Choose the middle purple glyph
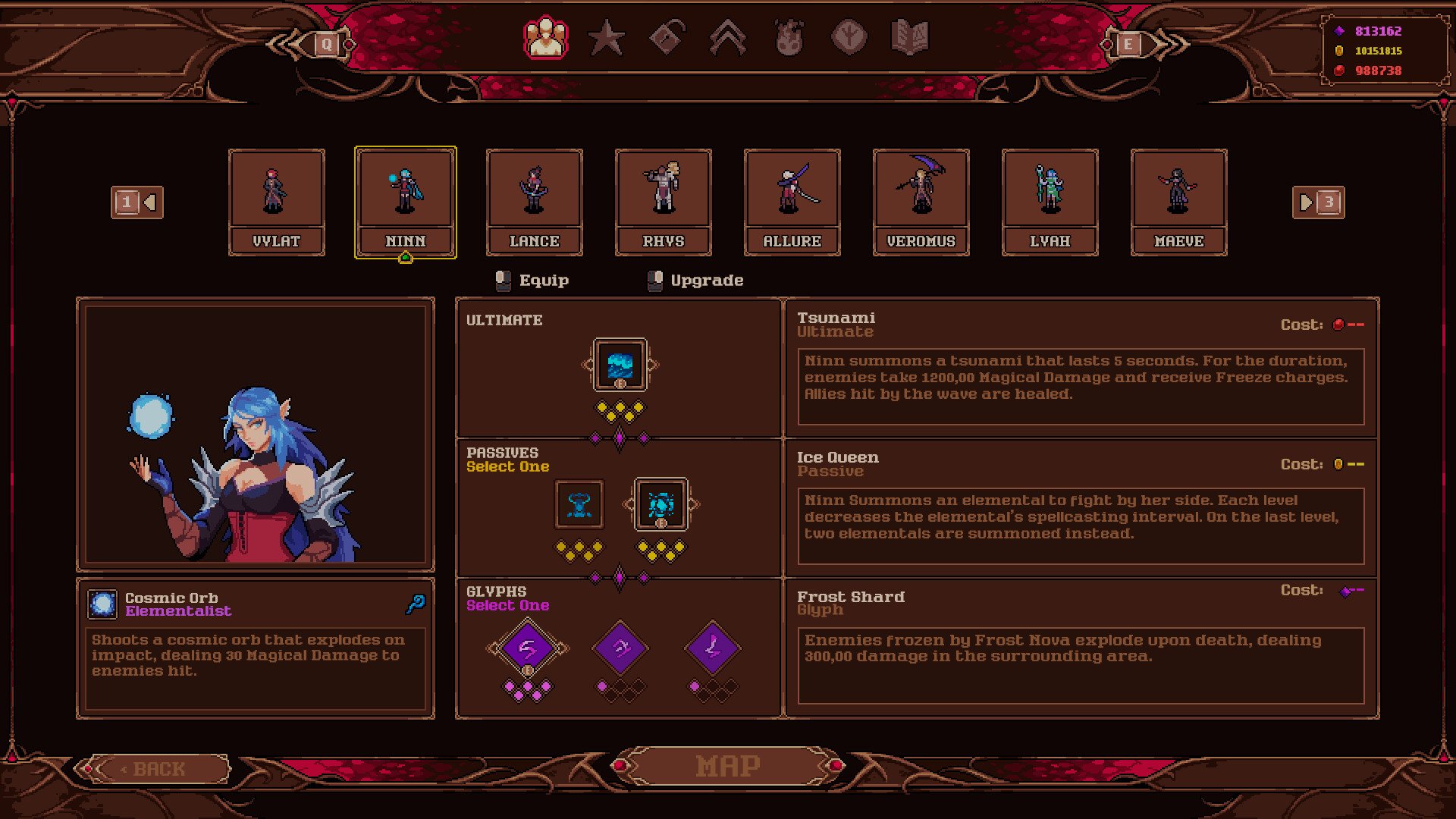Screen dimensions: 1456x819 (620, 648)
